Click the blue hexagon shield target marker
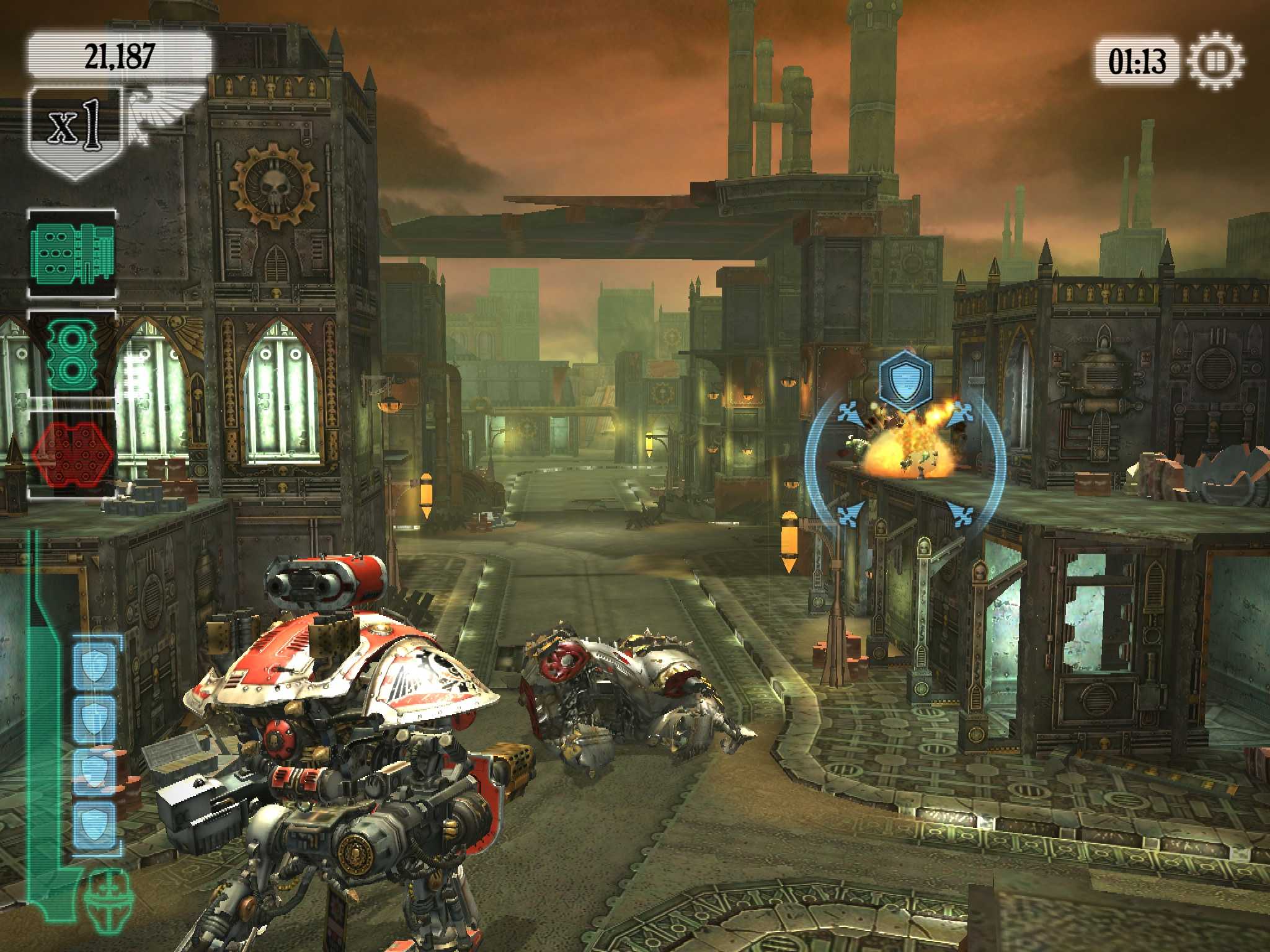The width and height of the screenshot is (1270, 952). point(906,377)
